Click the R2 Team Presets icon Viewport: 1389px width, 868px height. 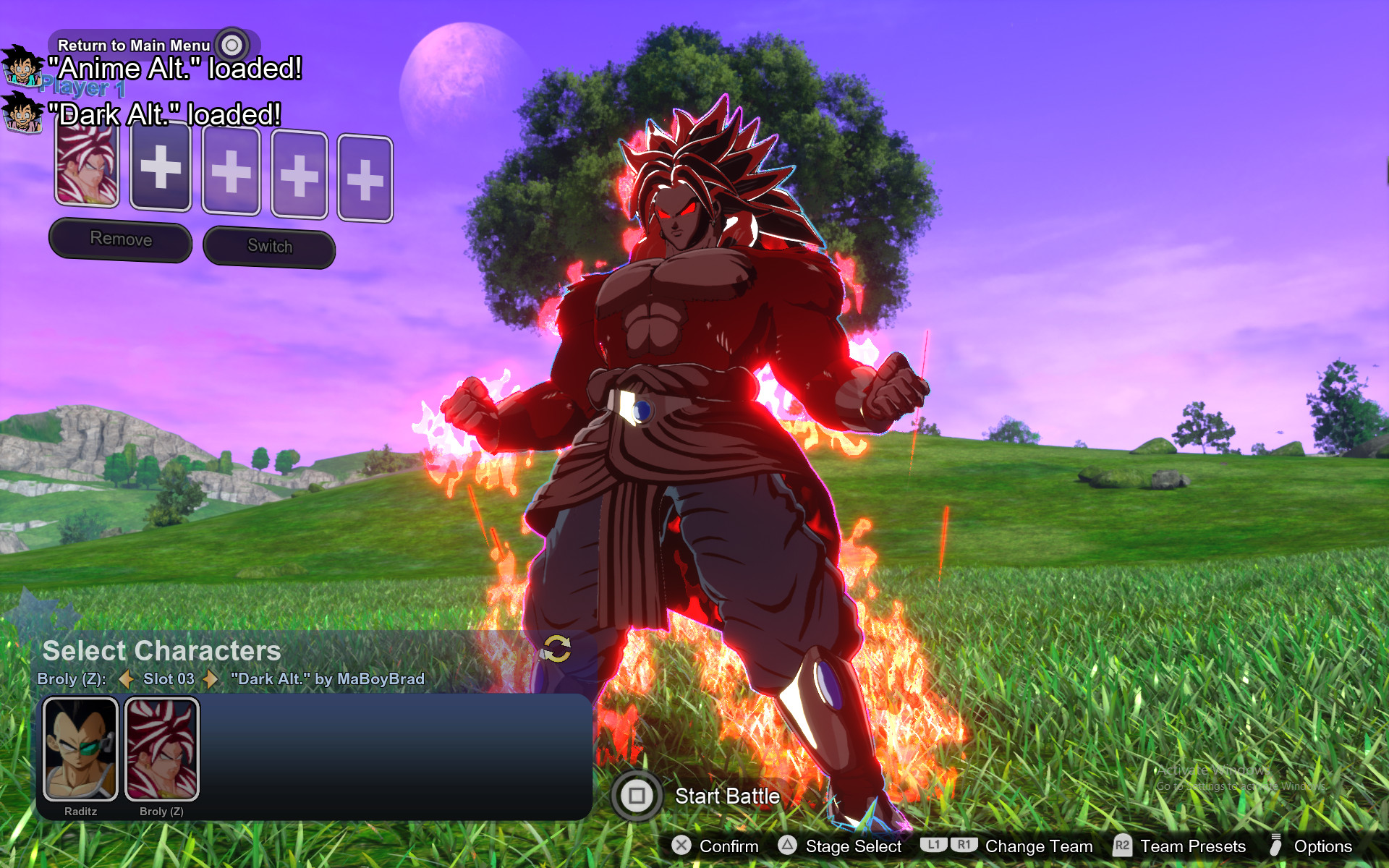1123,846
